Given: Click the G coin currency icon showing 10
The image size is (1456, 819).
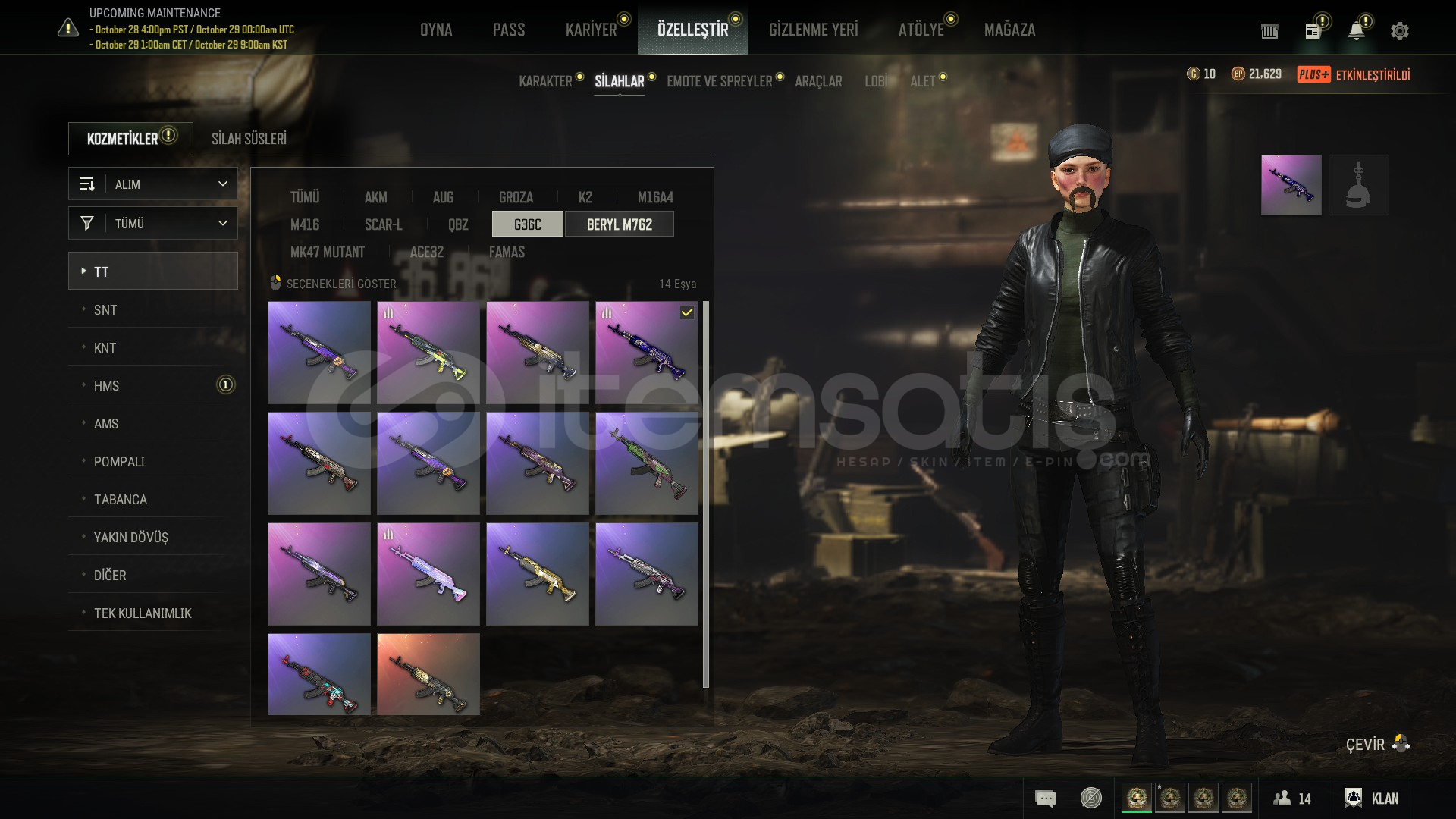Looking at the screenshot, I should pos(1191,74).
